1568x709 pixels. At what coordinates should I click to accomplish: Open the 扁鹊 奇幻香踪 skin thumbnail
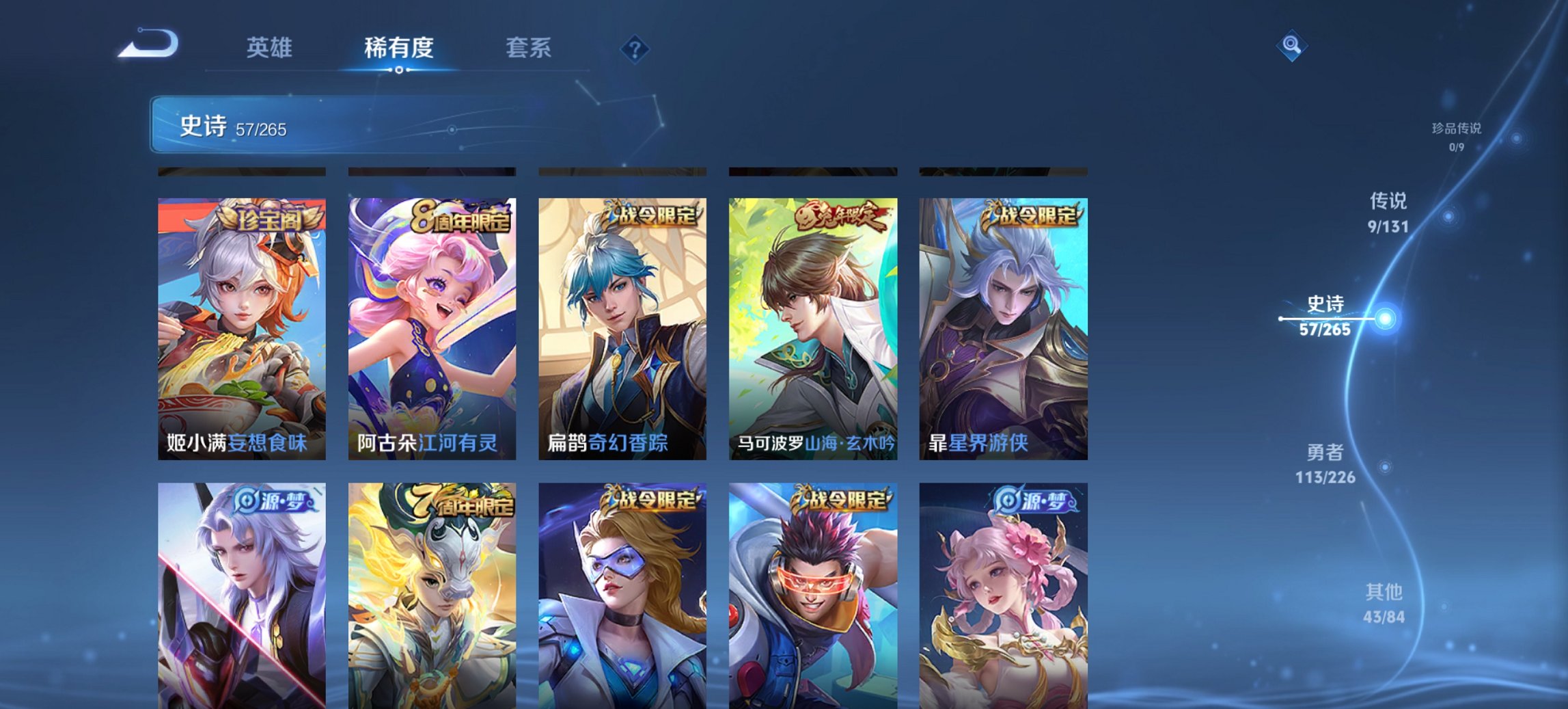[620, 328]
